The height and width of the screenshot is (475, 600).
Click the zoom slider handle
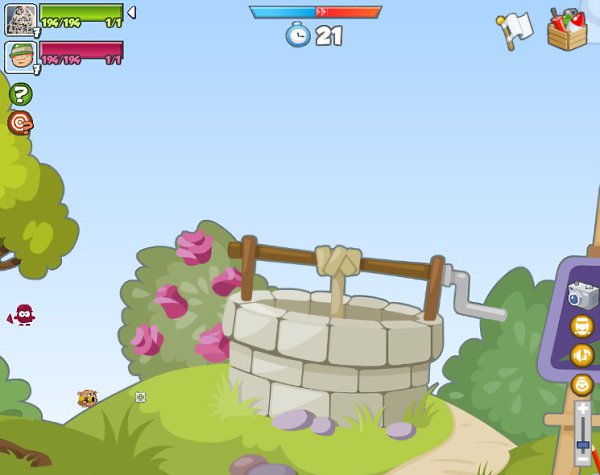coord(582,444)
